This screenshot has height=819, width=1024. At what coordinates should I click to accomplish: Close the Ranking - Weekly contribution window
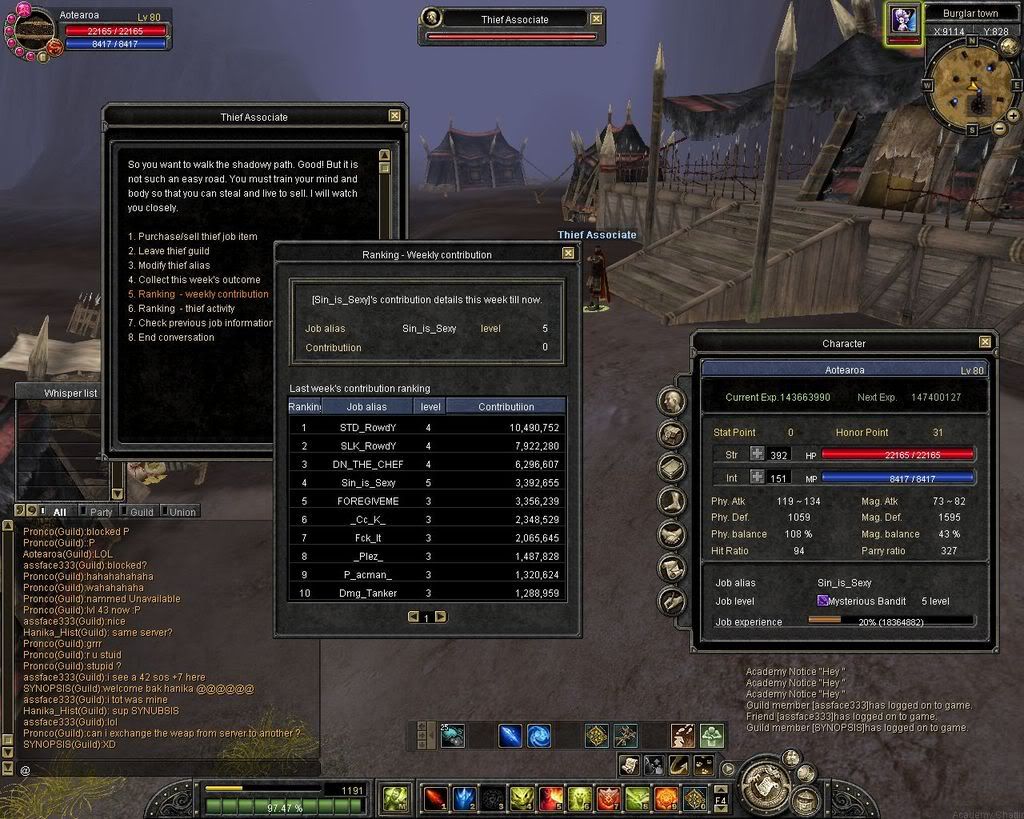[x=567, y=254]
